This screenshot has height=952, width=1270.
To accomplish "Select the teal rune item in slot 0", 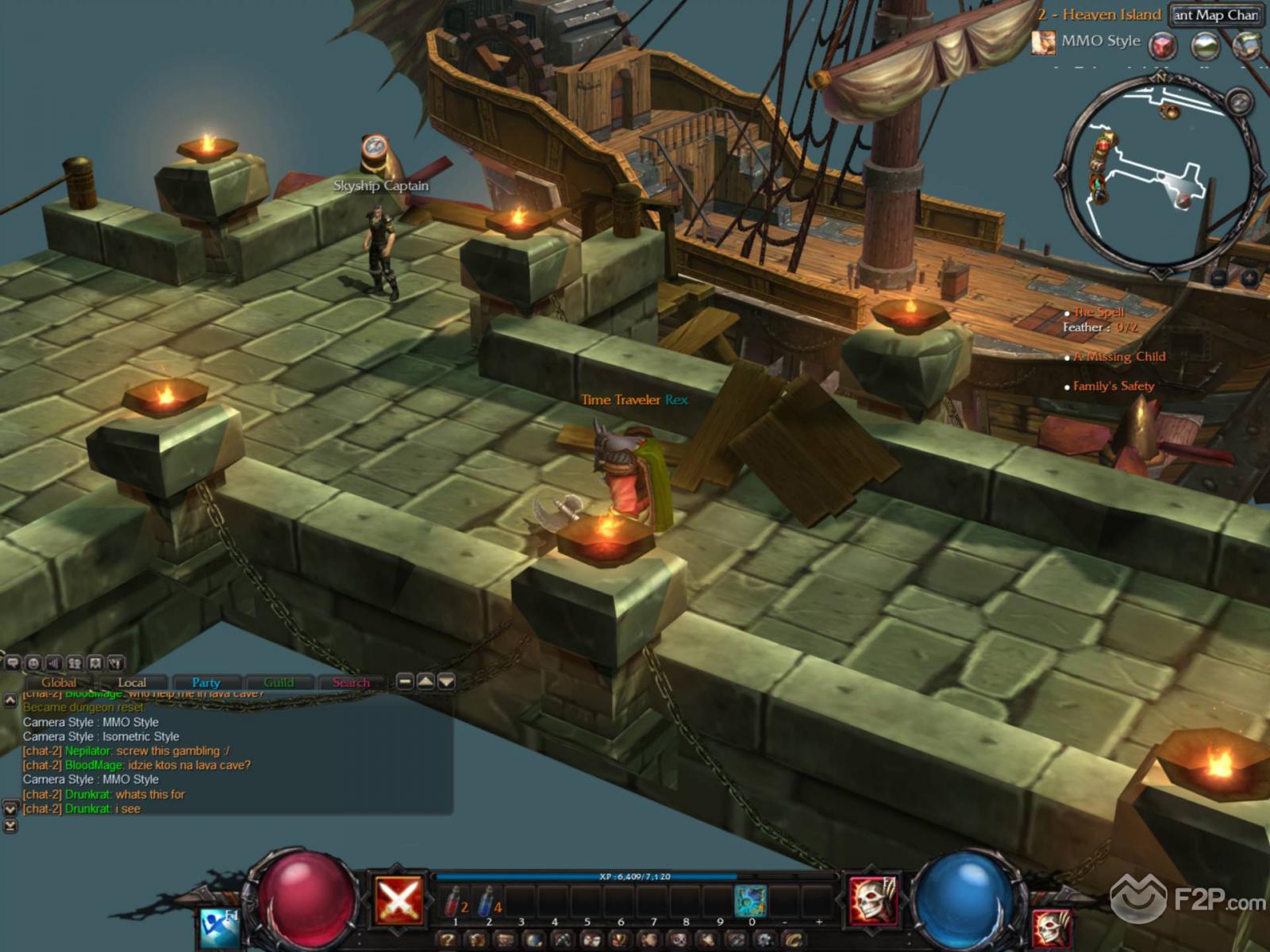I will point(751,902).
